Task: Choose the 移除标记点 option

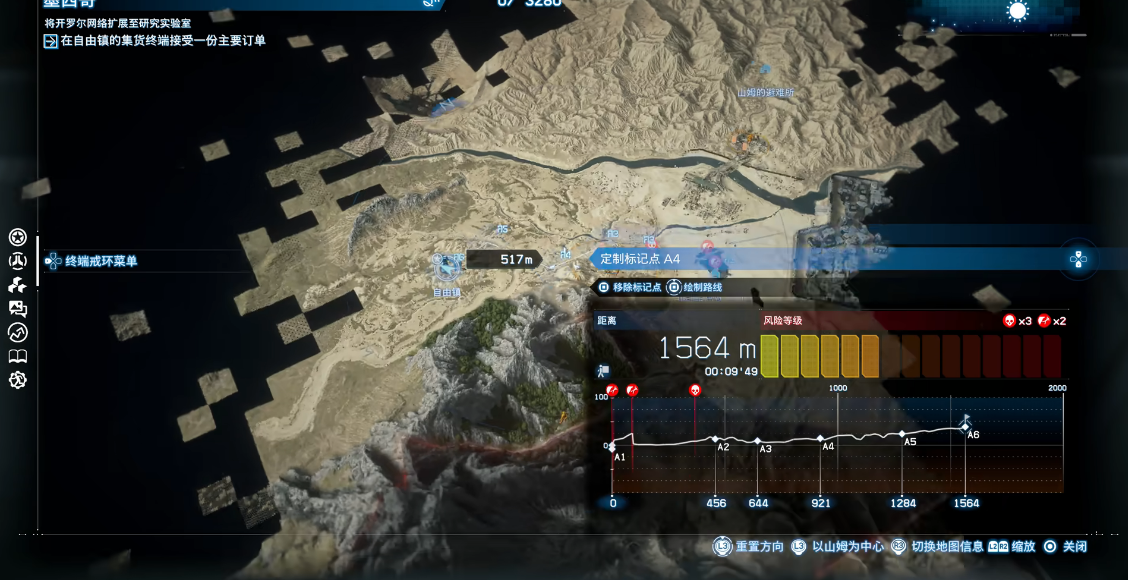Action: [630, 287]
